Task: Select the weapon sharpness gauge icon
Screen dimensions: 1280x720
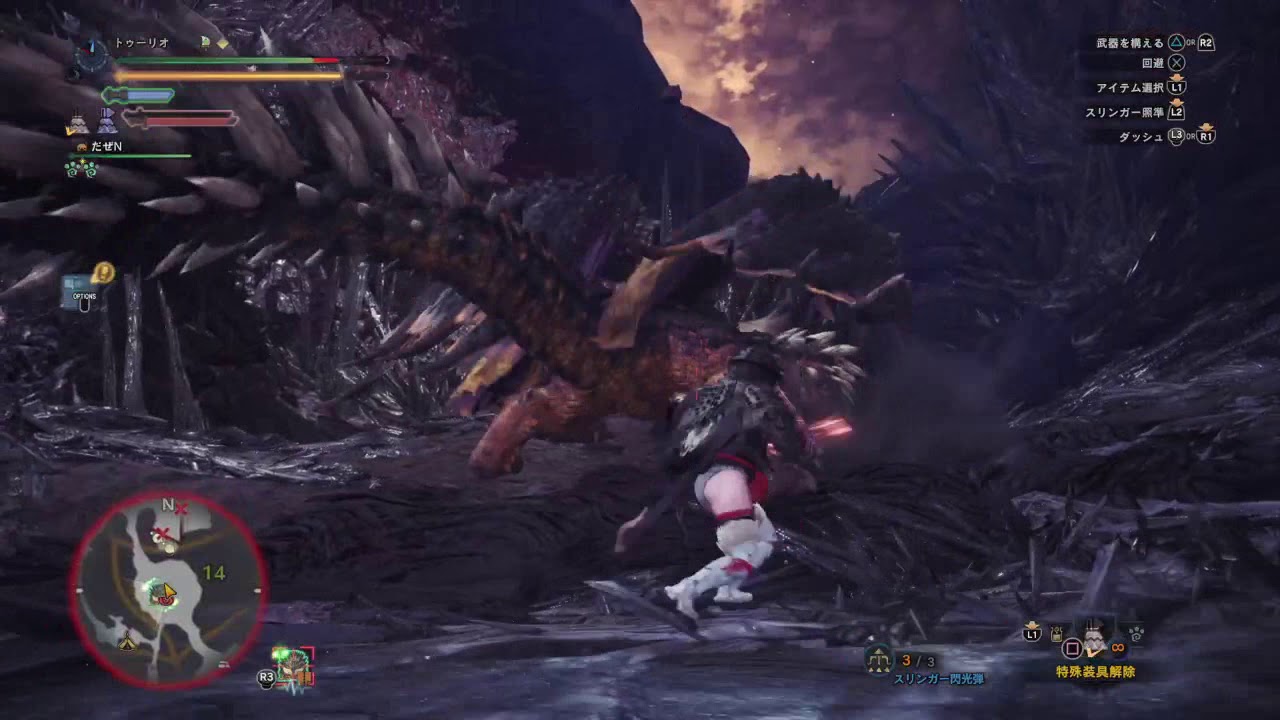Action: pyautogui.click(x=137, y=94)
